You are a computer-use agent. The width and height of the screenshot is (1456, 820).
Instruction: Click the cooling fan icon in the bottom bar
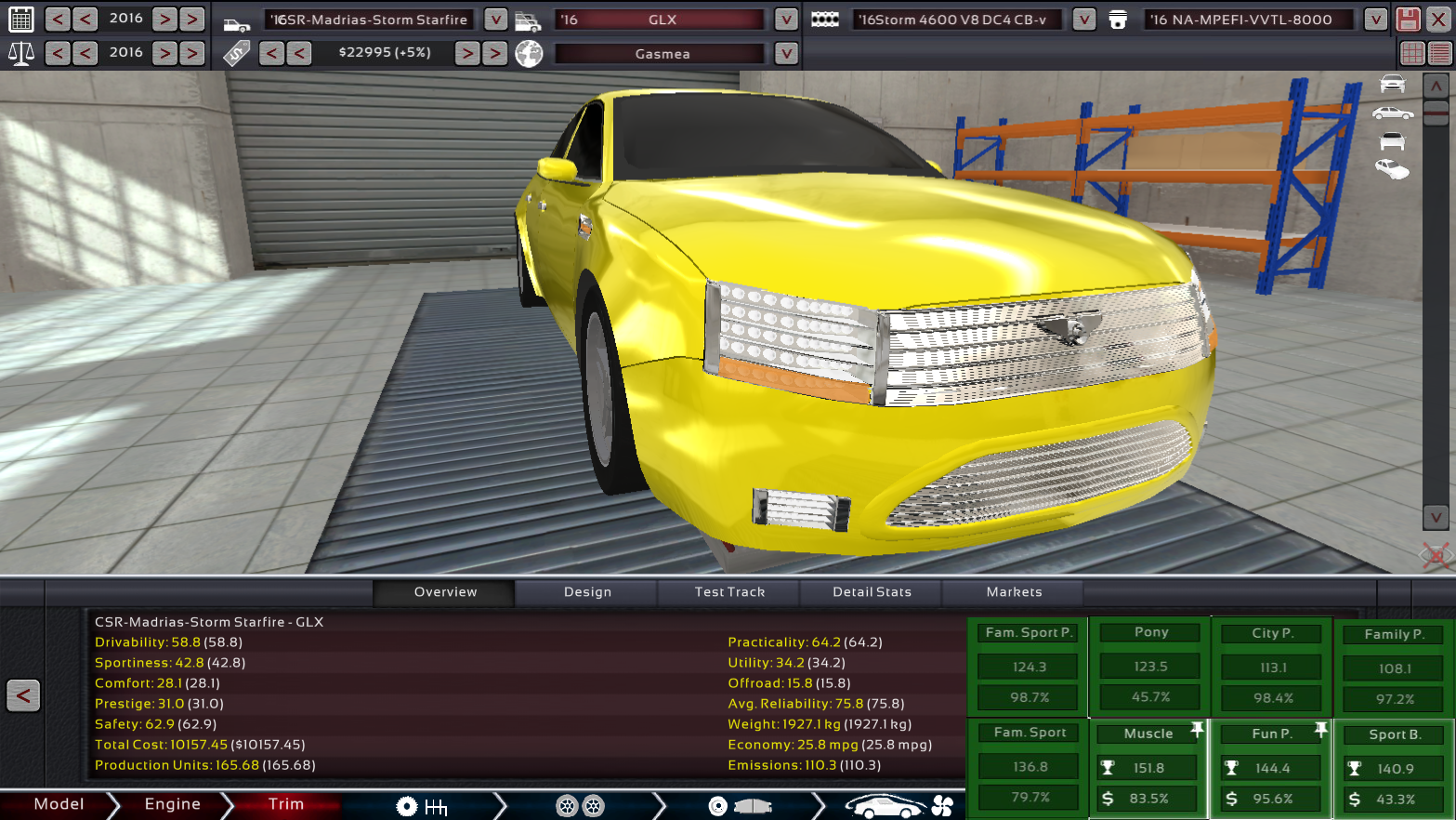click(941, 805)
